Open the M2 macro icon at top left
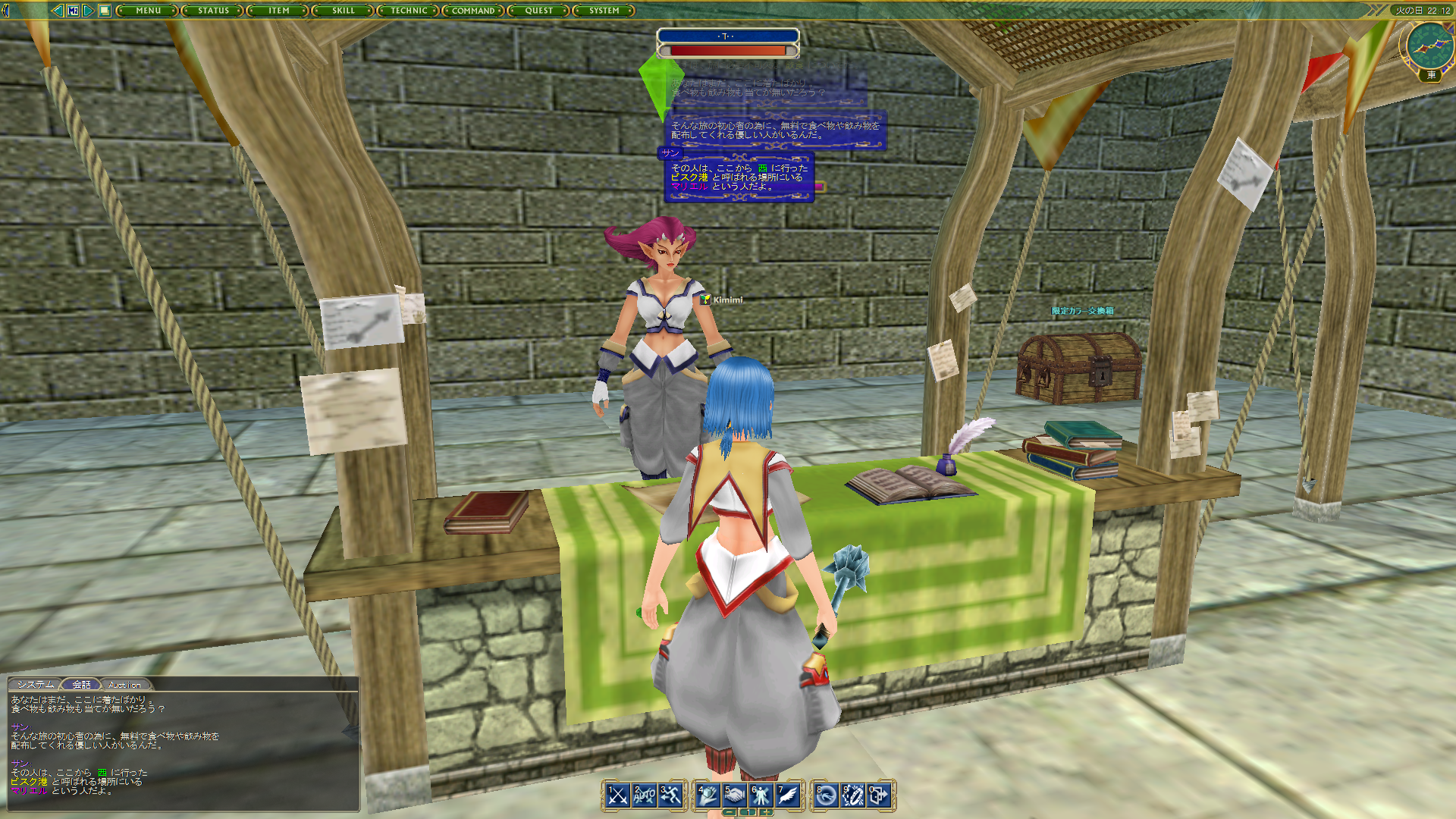 point(880,794)
